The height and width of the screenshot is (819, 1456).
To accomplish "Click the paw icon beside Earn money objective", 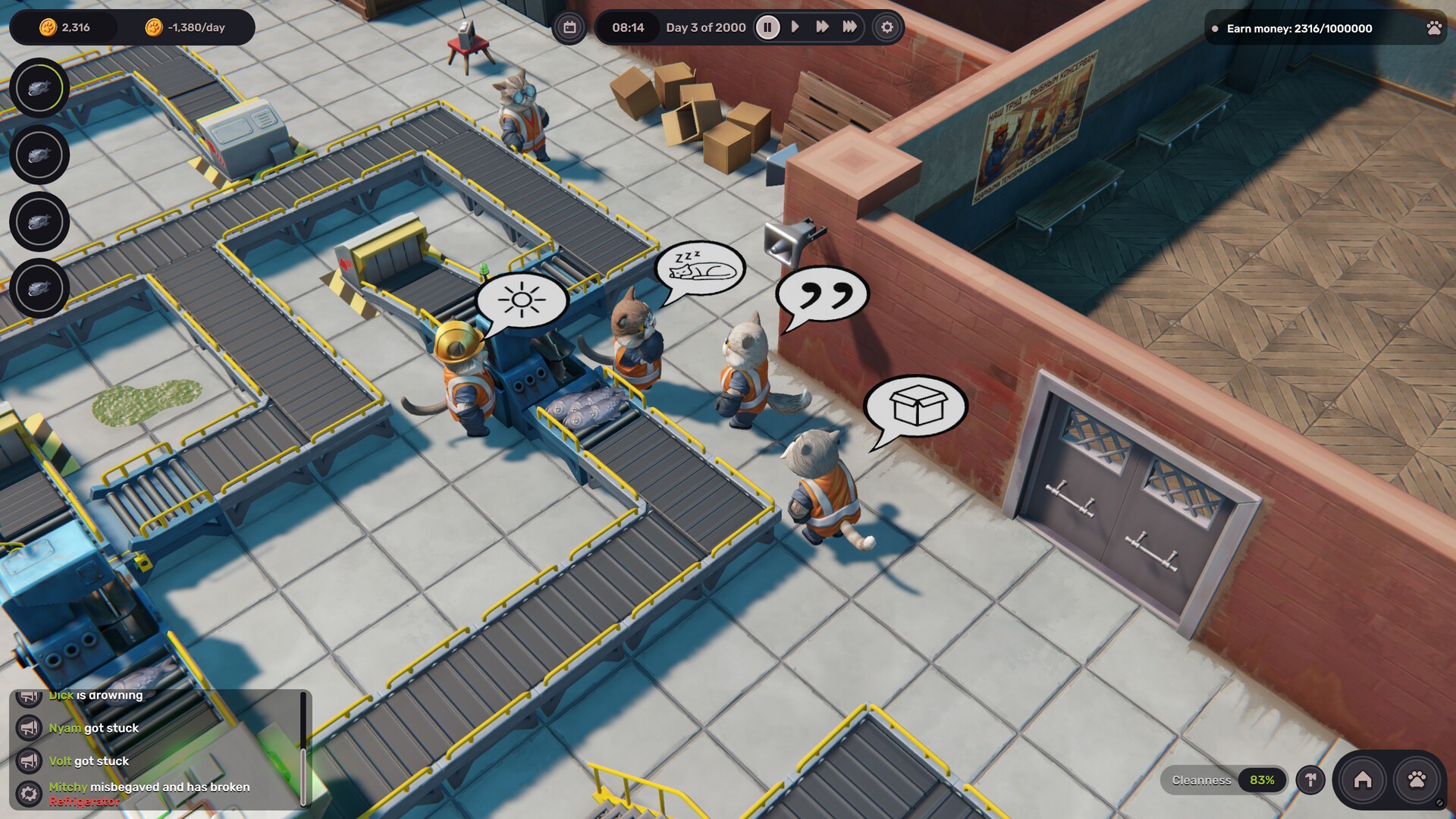I will [x=1433, y=28].
